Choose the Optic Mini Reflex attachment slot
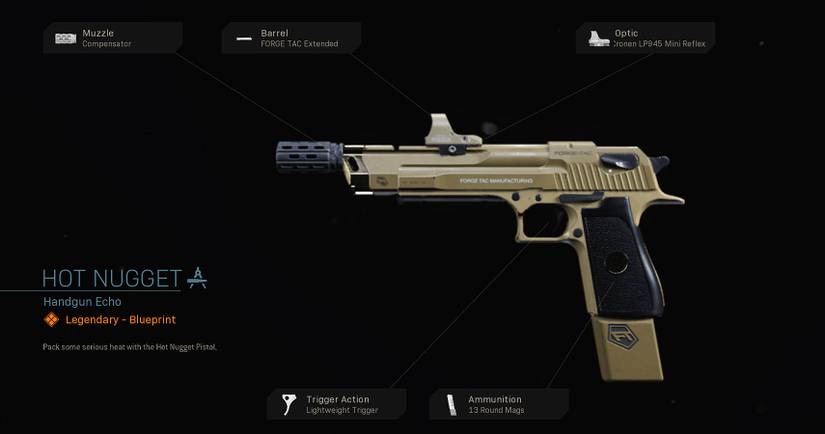The height and width of the screenshot is (434, 825). (x=645, y=38)
